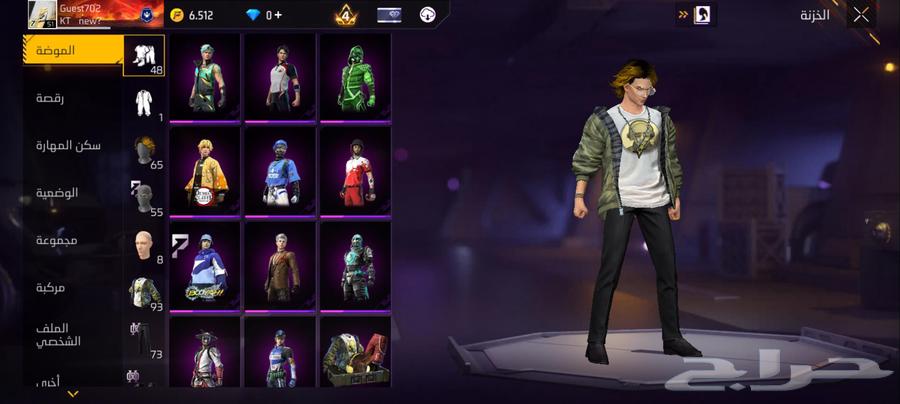Close the الخزنة vault screen
Image resolution: width=900 pixels, height=404 pixels.
861,15
